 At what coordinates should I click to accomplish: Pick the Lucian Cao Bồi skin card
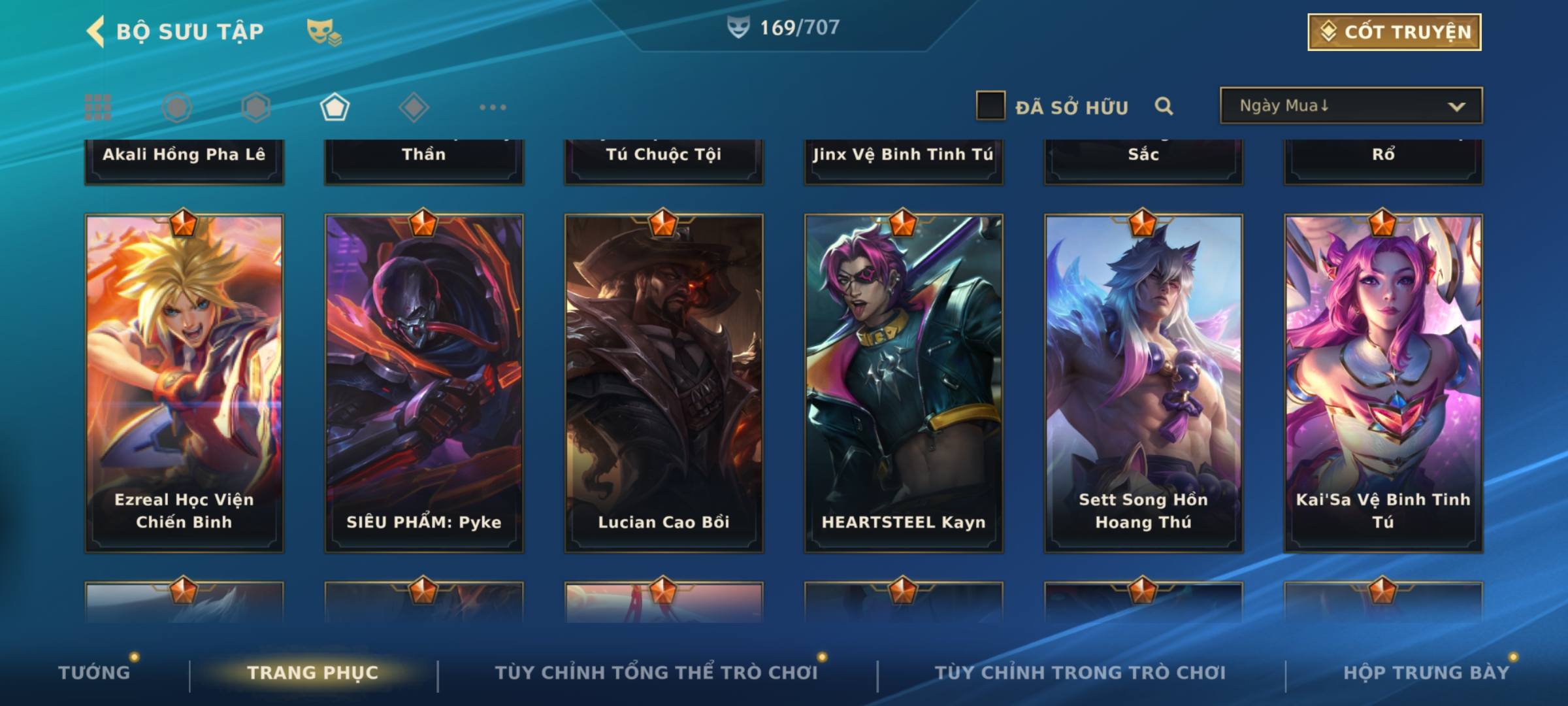pos(664,383)
